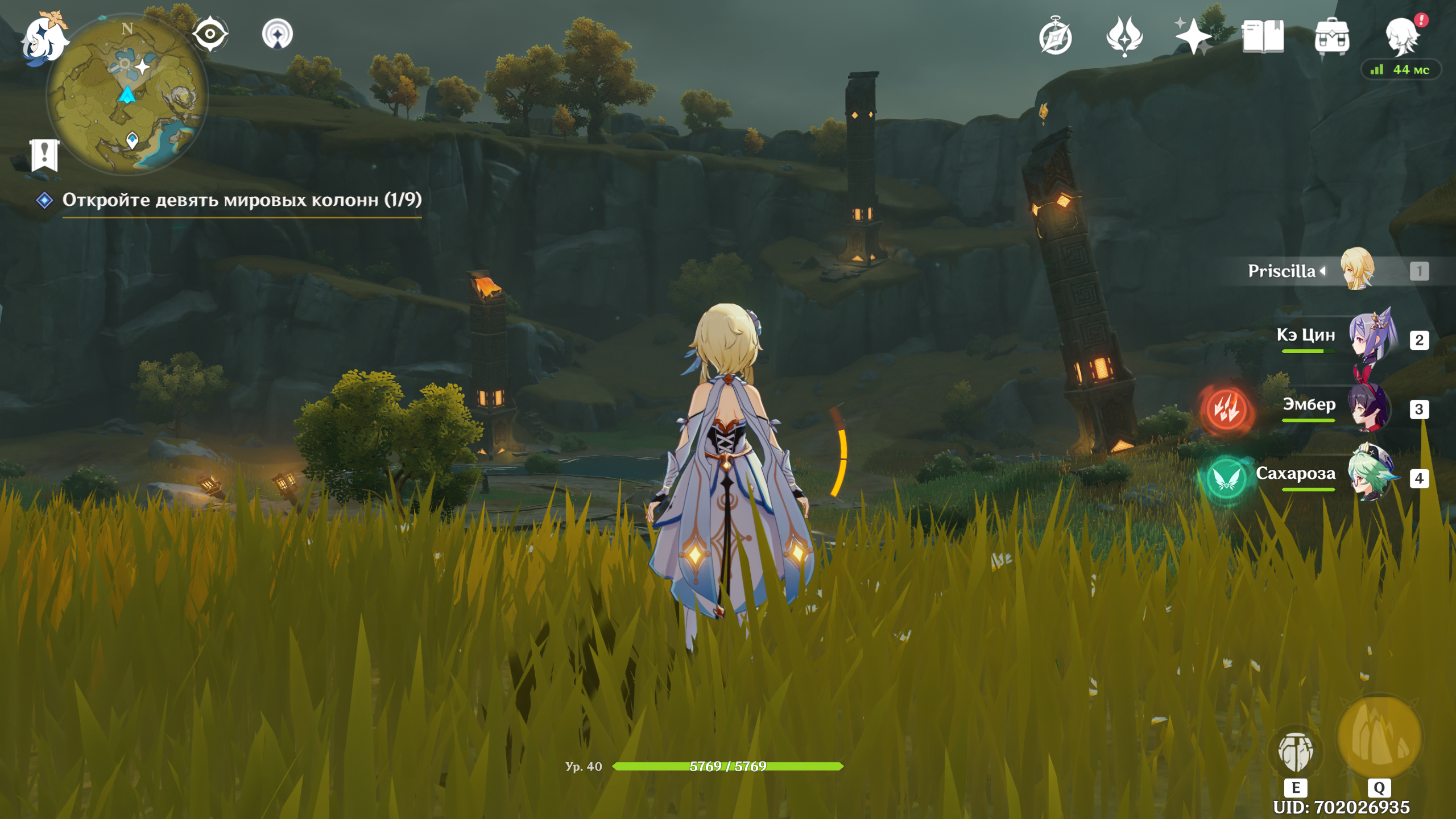Image resolution: width=1456 pixels, height=819 pixels.
Task: Trigger Сахароза's teal burst-ready icon
Action: tap(1227, 478)
